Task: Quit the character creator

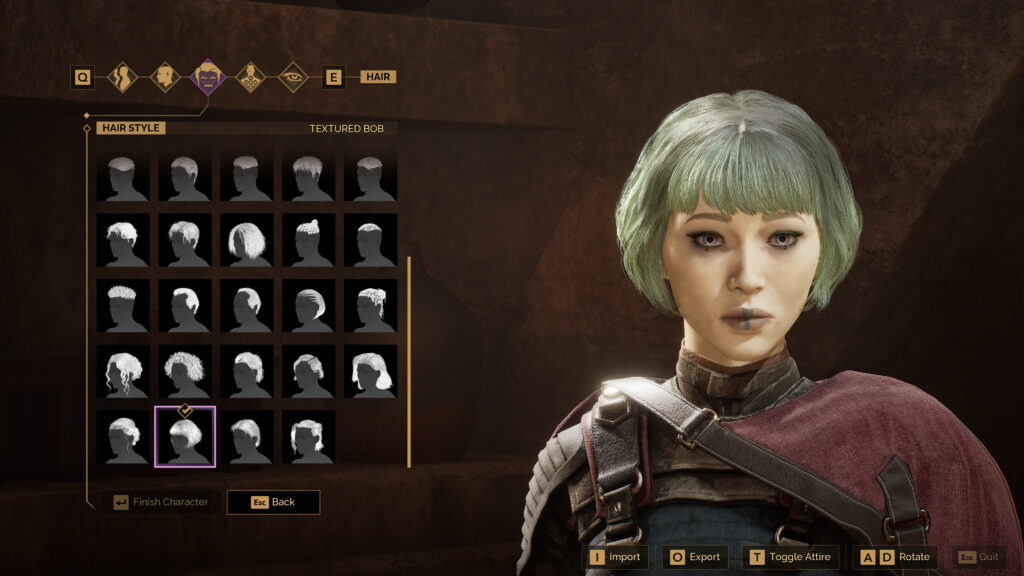Action: [978, 557]
